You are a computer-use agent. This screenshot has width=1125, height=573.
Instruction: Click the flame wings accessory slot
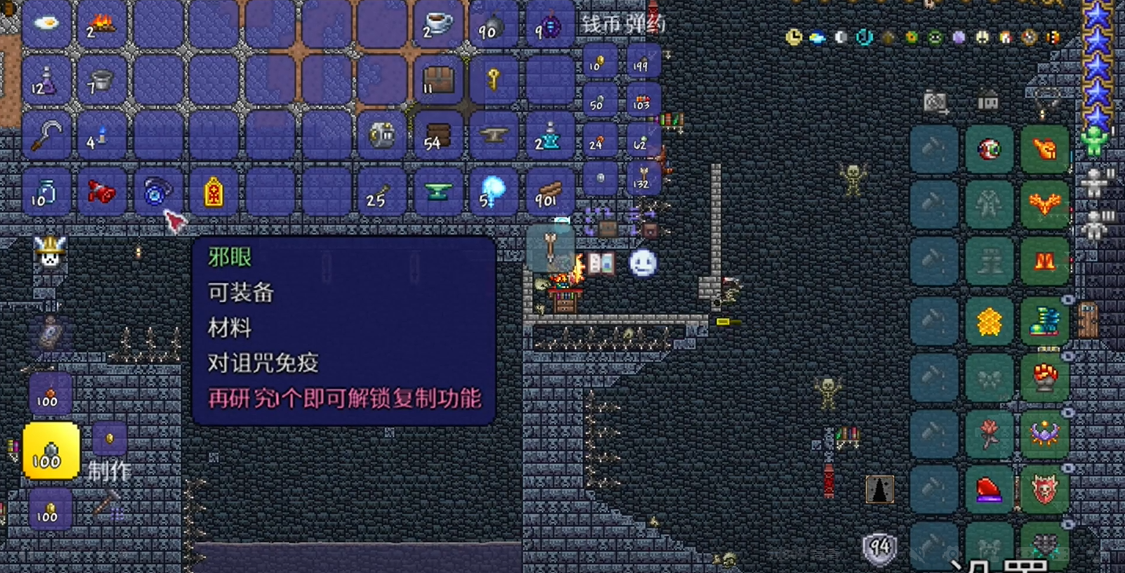coord(1044,205)
